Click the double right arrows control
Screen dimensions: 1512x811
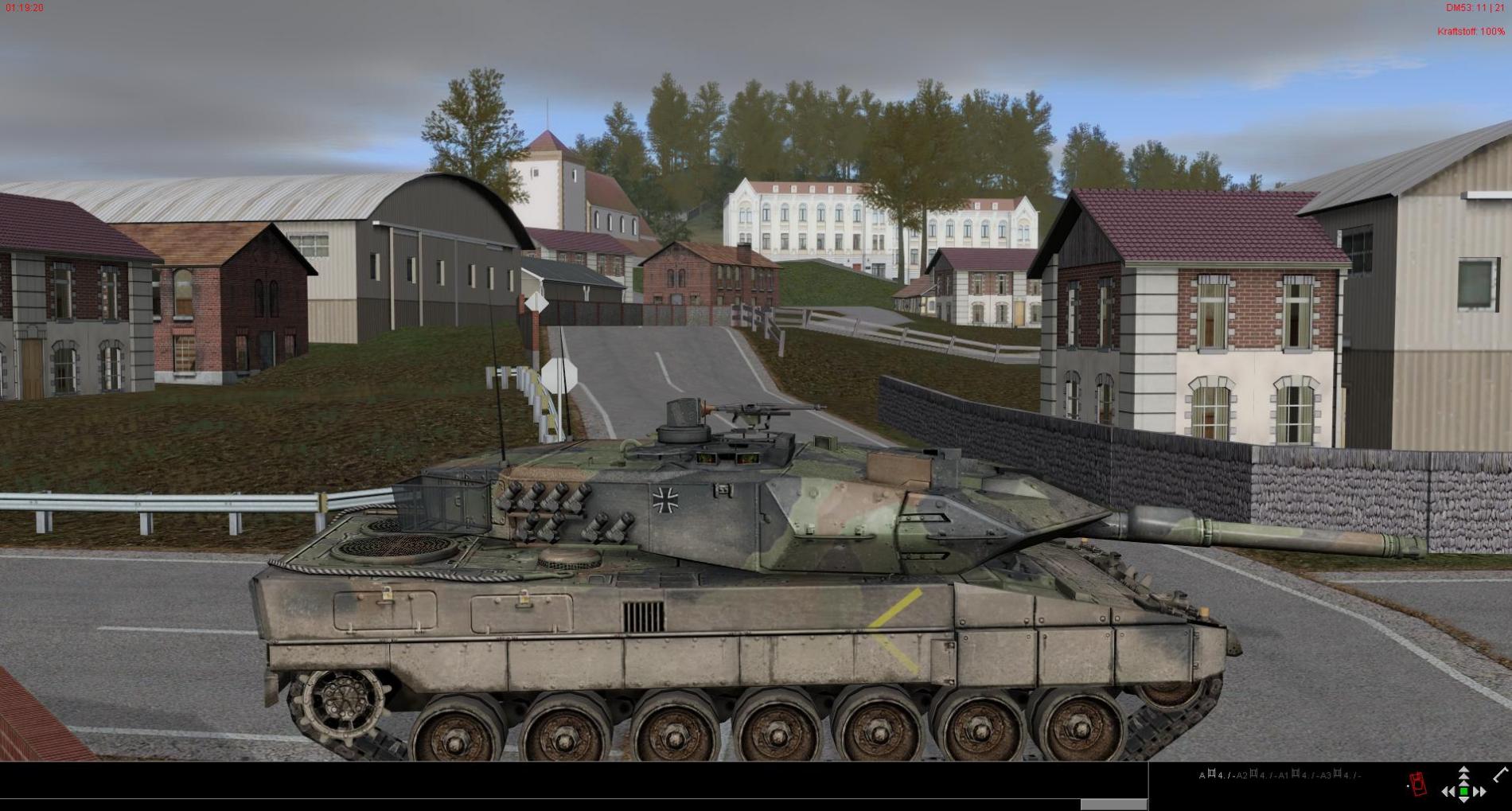(1479, 791)
